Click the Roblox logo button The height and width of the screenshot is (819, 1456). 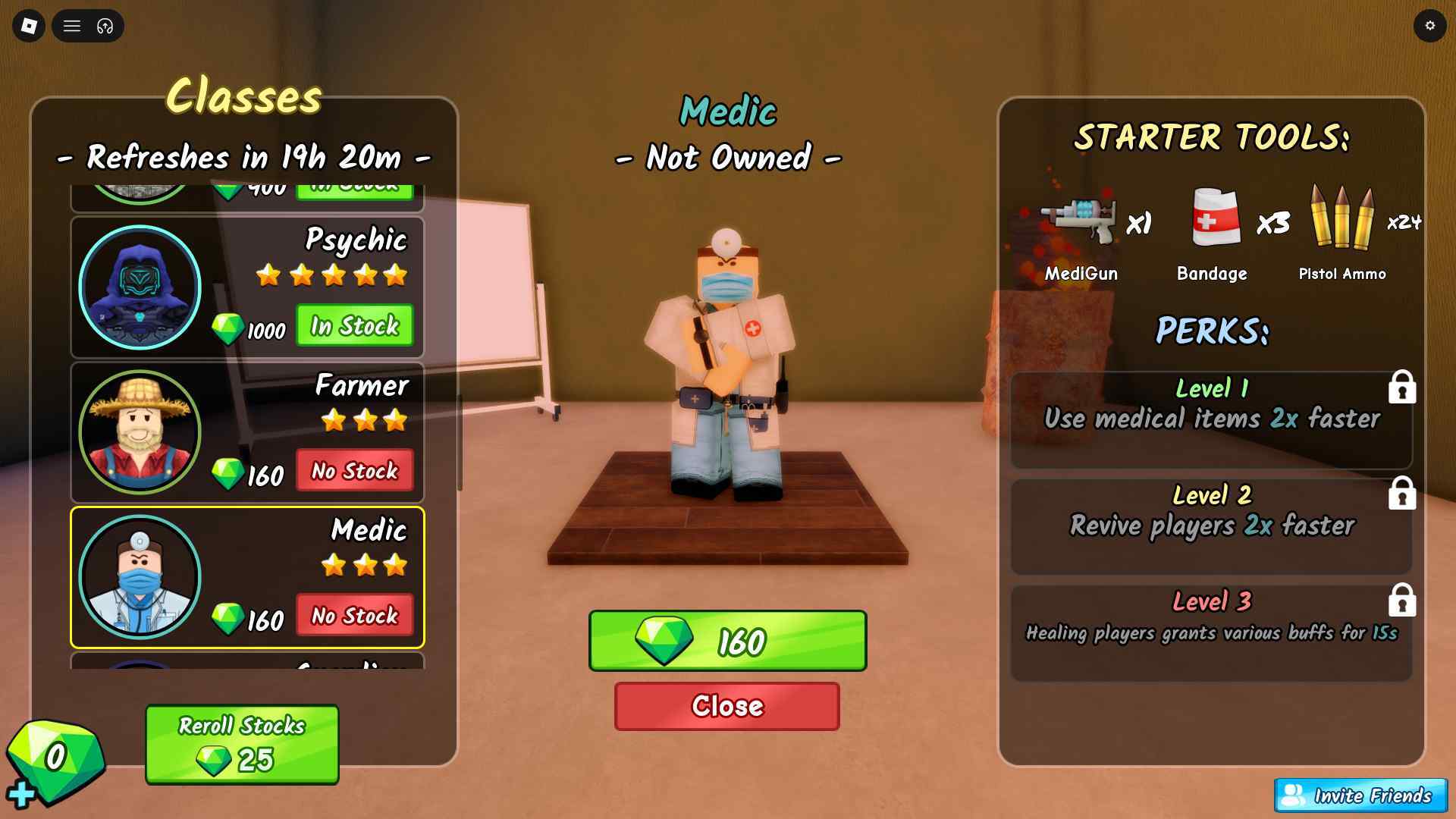click(x=28, y=26)
